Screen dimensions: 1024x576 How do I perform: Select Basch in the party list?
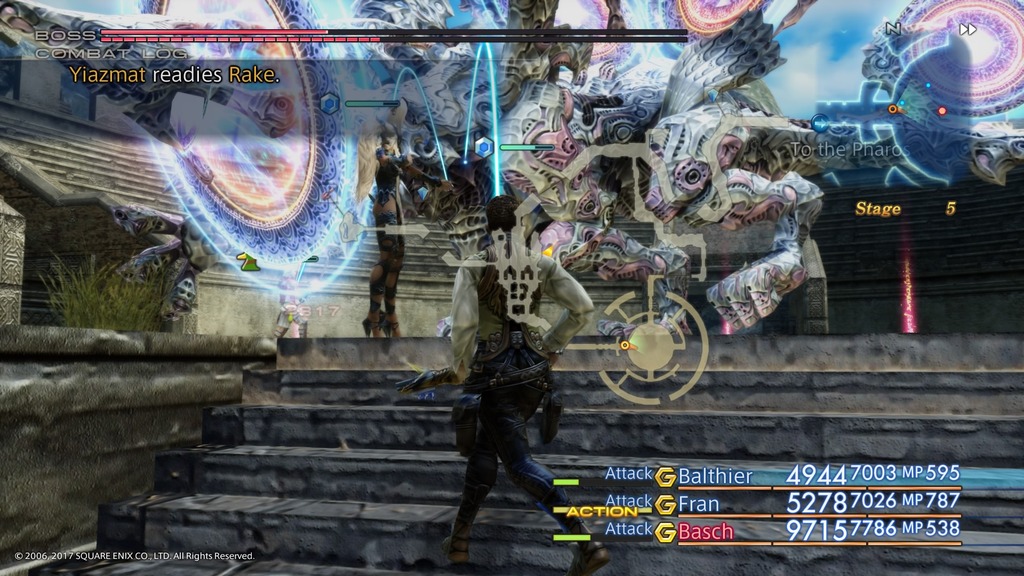click(x=705, y=531)
